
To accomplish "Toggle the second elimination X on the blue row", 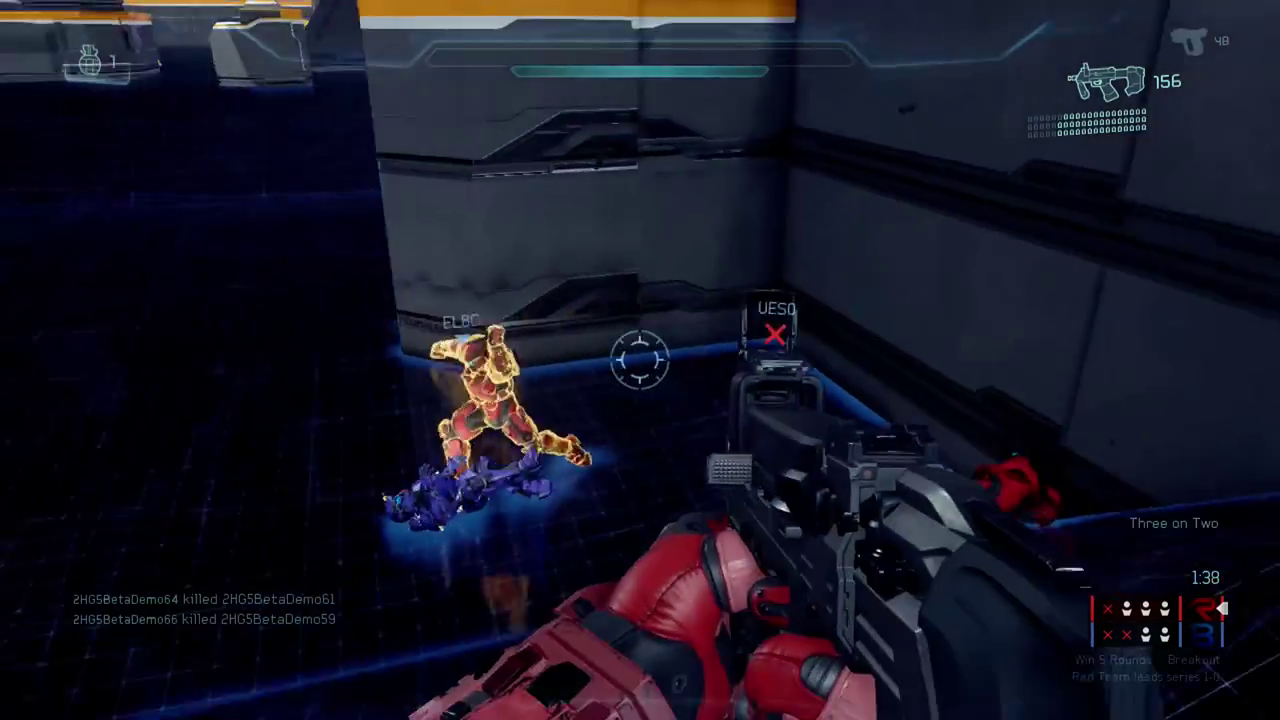I will click(x=1126, y=634).
